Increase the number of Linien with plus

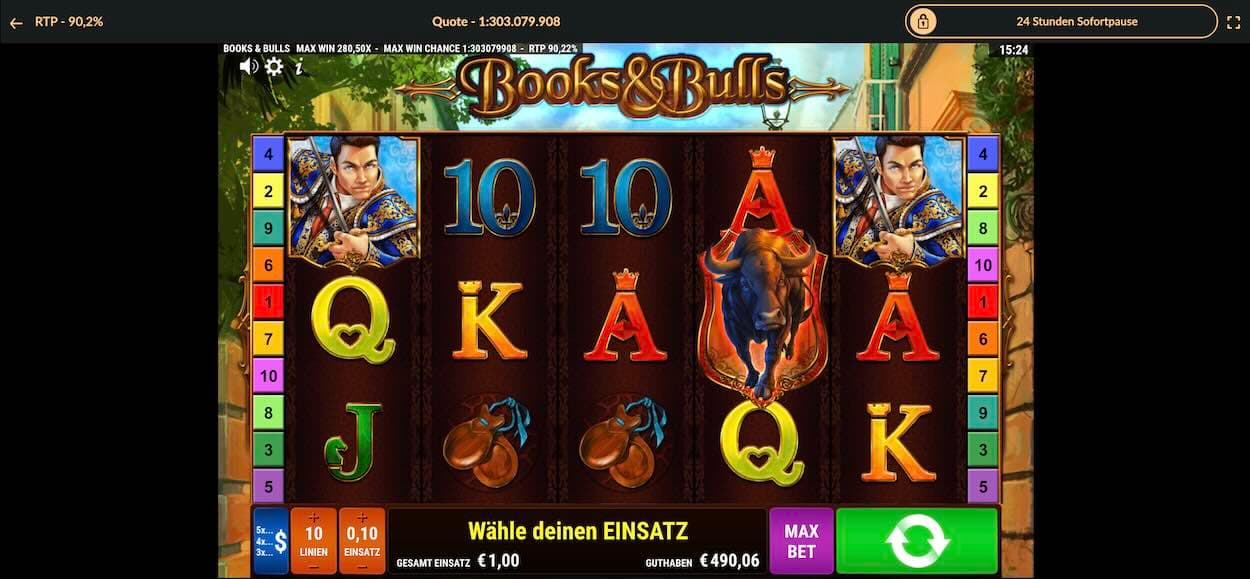(314, 517)
